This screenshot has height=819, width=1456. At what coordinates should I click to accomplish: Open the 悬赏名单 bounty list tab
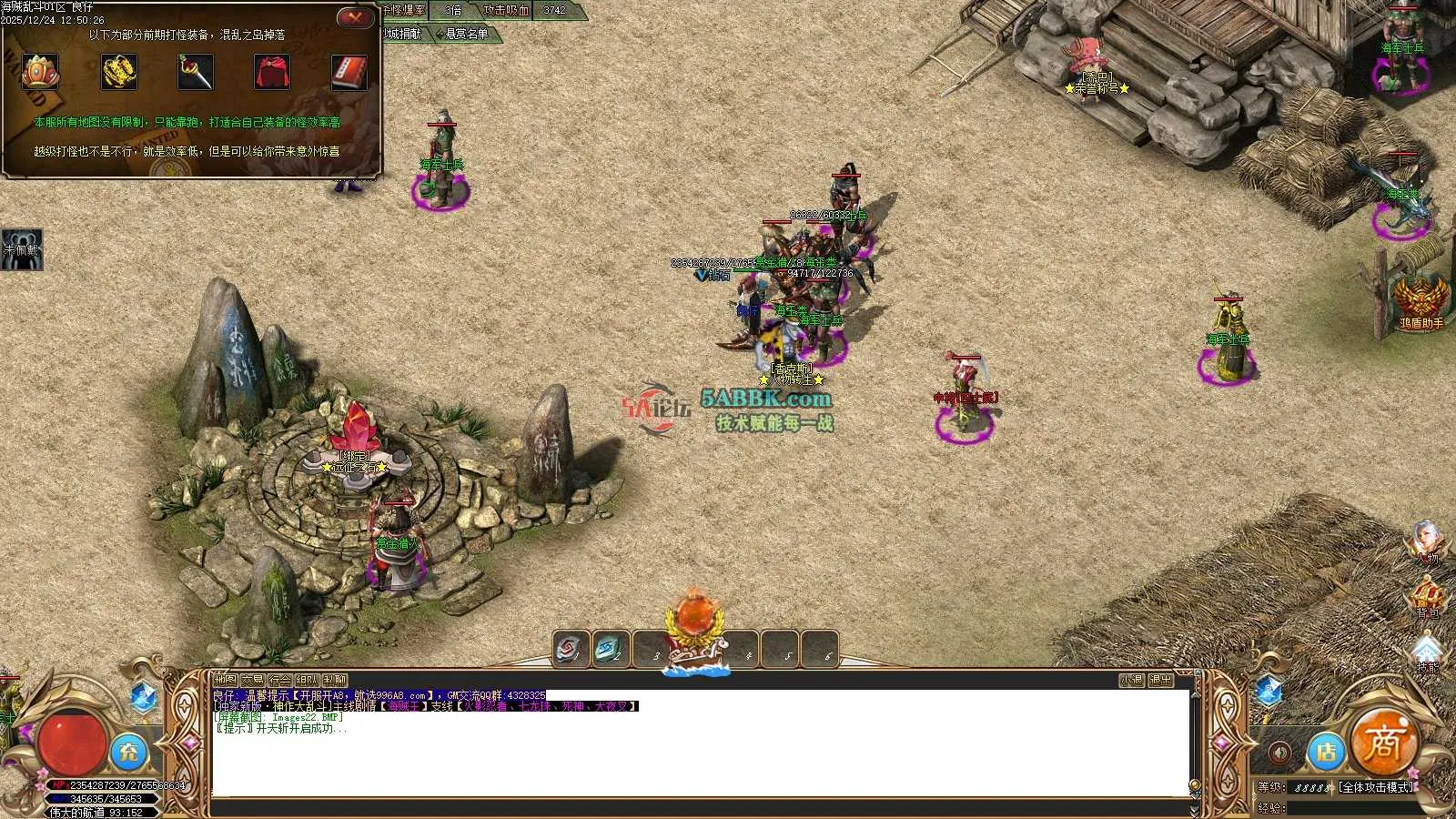pos(466,34)
